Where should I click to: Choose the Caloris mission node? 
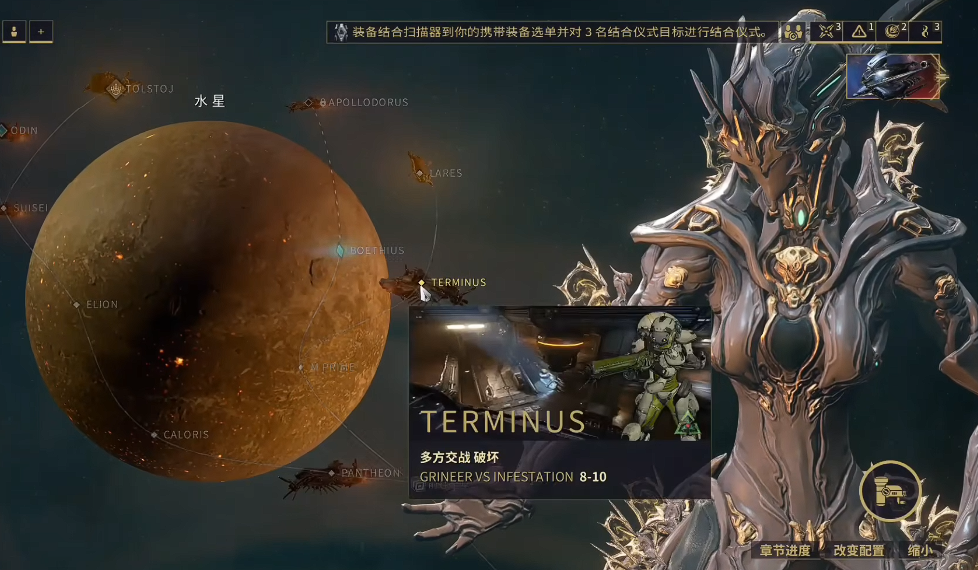pos(155,435)
